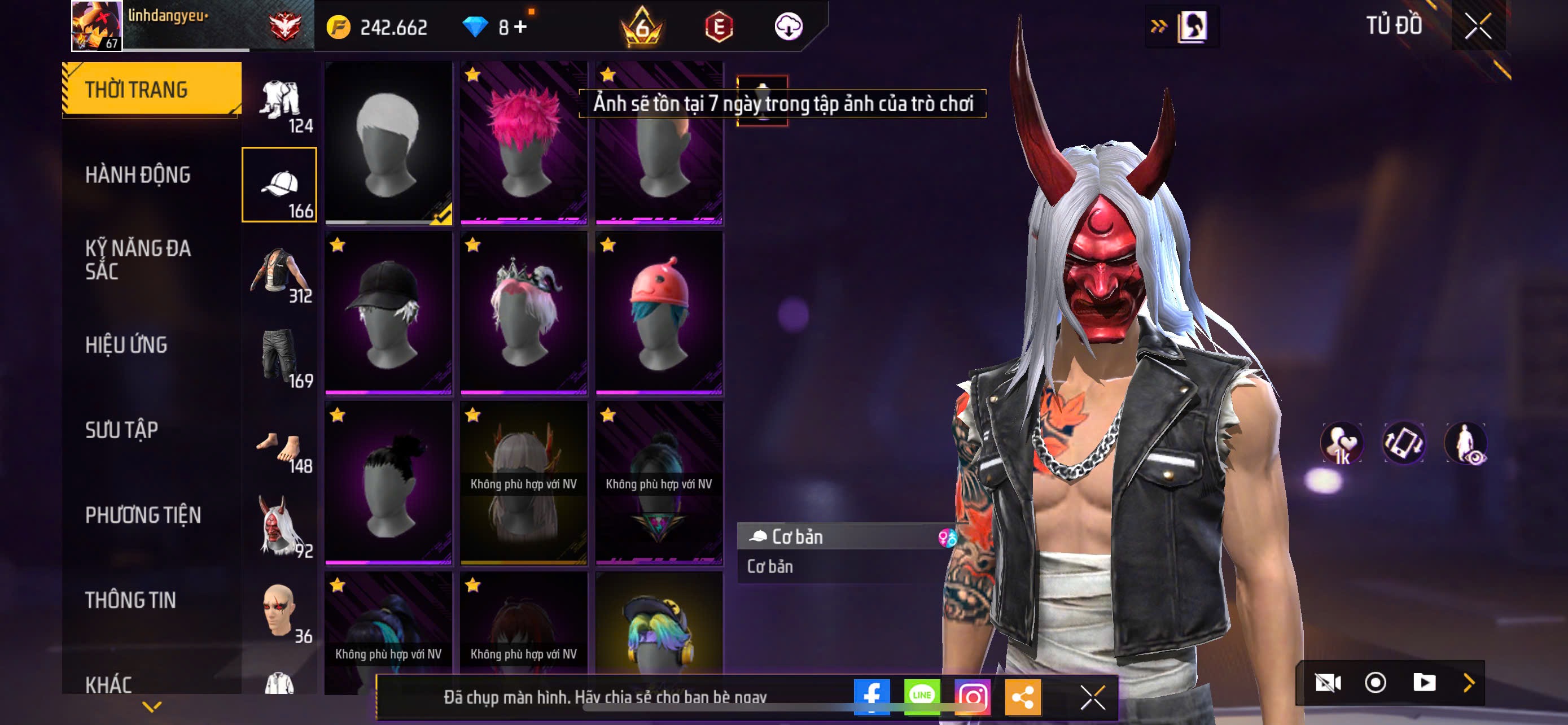This screenshot has height=725, width=1568.
Task: Equip the pink spiky hair item
Action: 523,143
